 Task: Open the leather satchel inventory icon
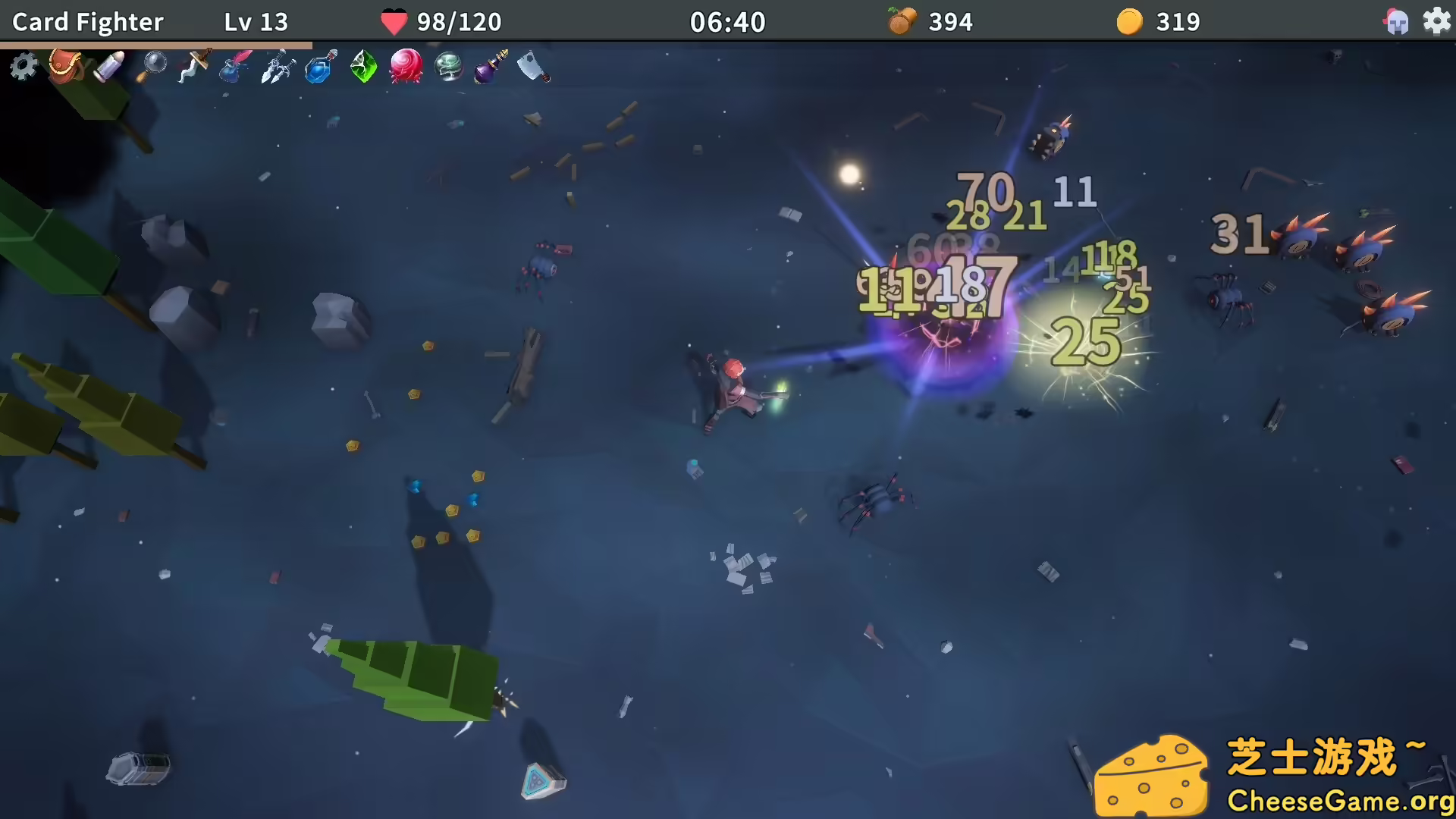(66, 67)
